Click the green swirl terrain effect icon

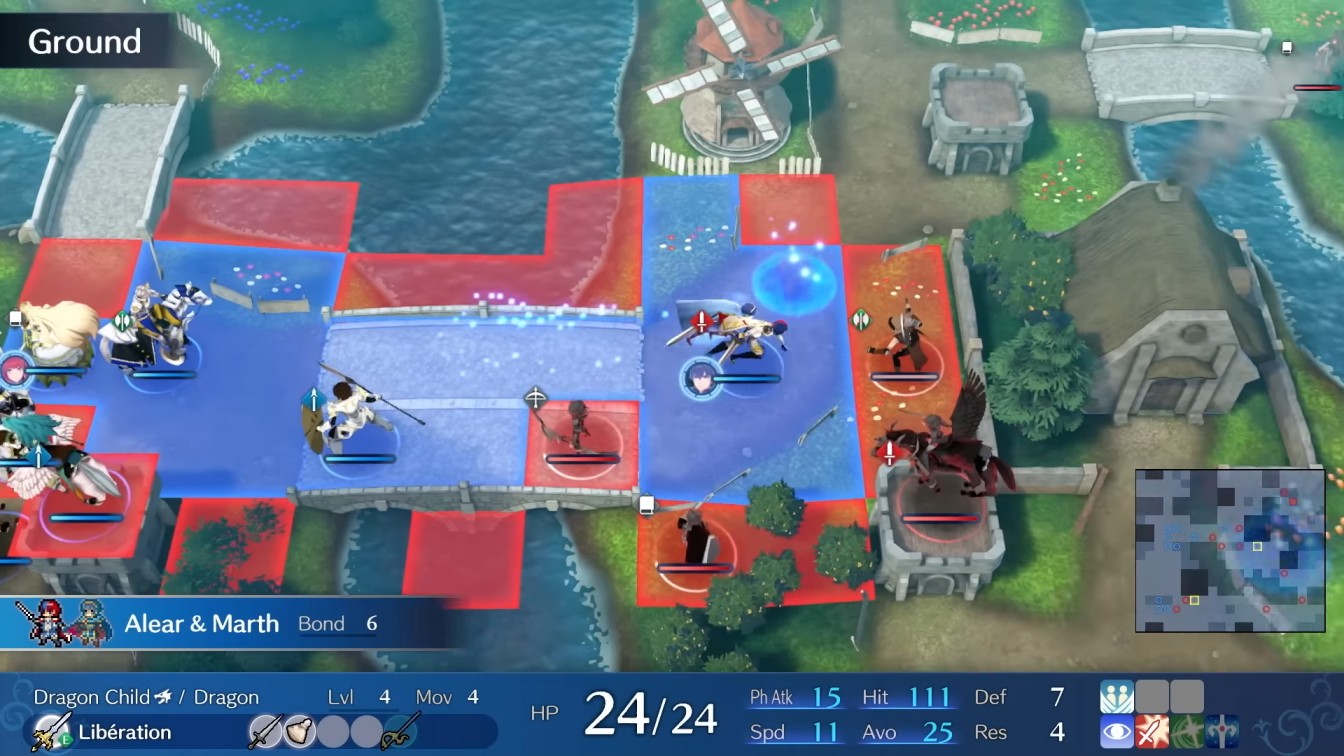point(1186,731)
